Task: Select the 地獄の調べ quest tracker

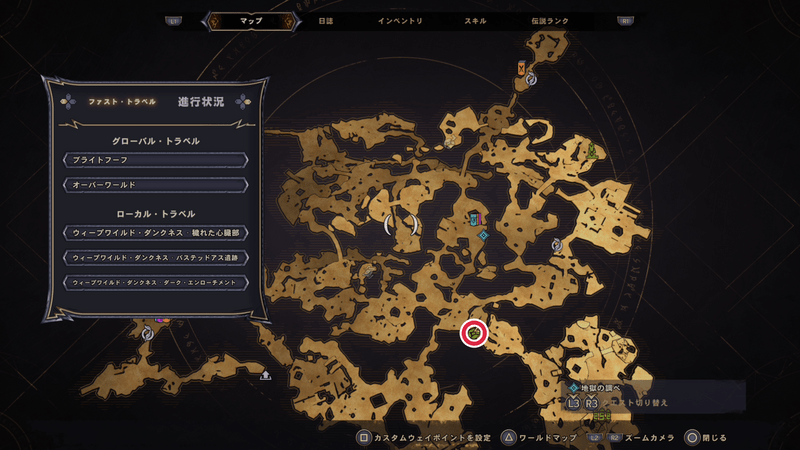Action: point(602,388)
